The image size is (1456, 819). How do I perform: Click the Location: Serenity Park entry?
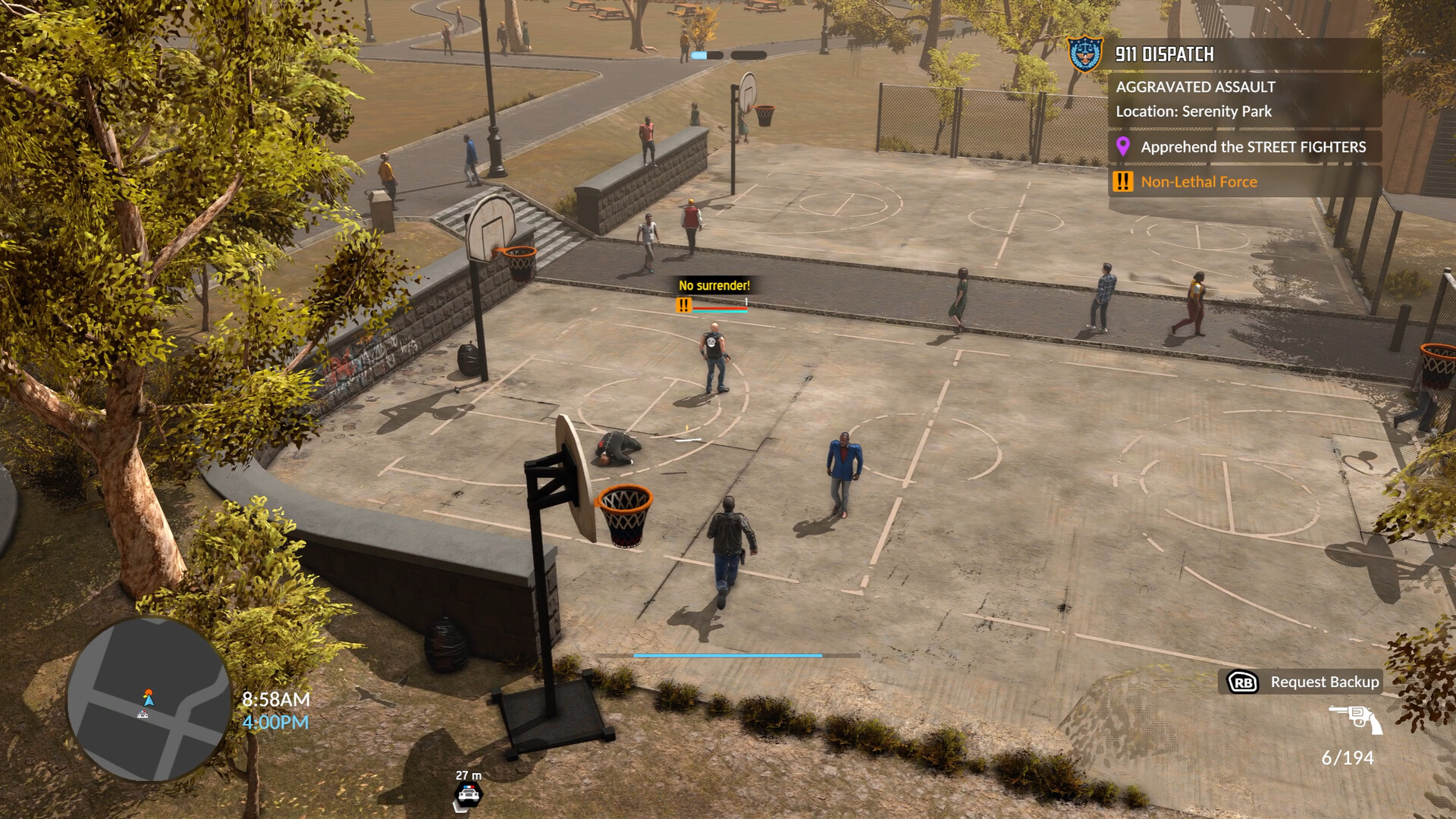[1193, 111]
